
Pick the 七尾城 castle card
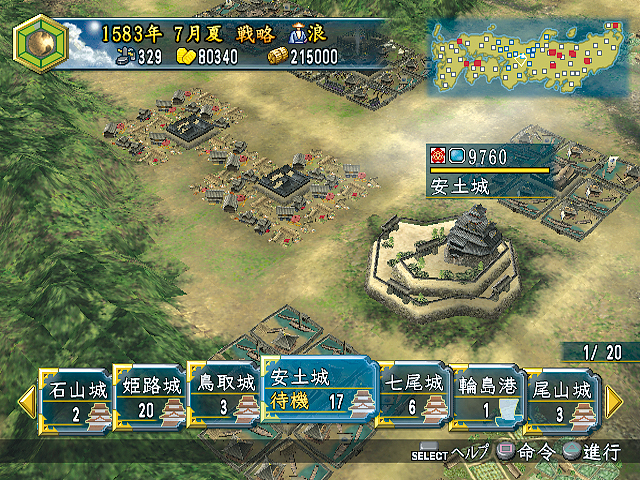click(x=412, y=398)
